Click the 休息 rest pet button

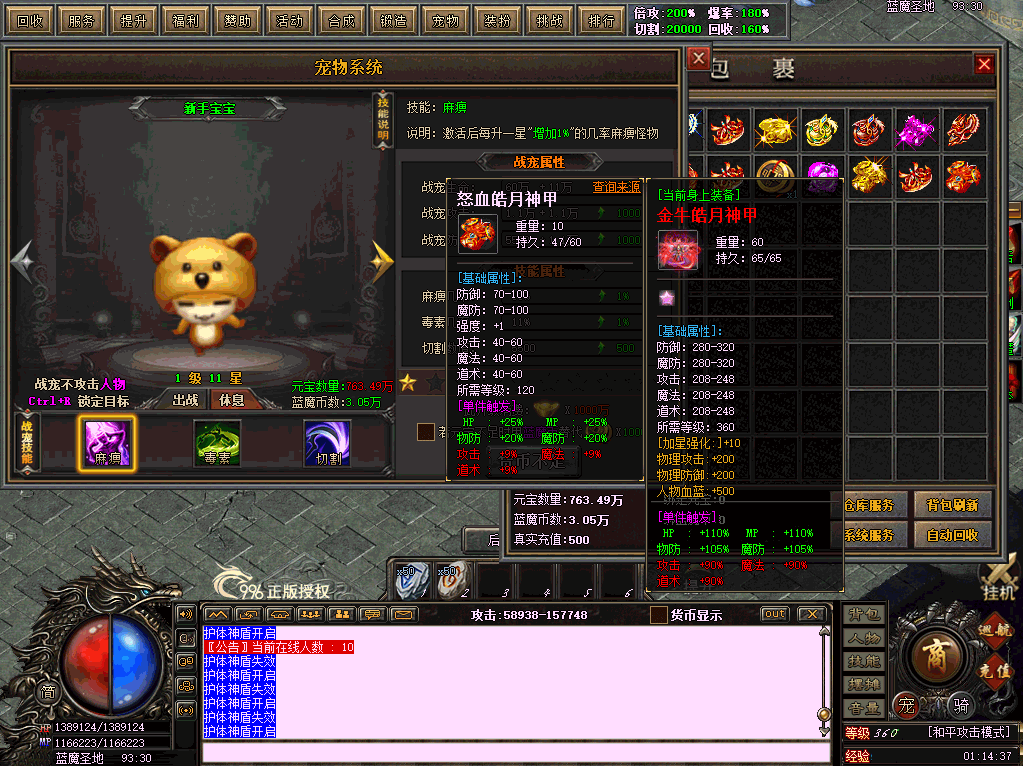(x=232, y=400)
